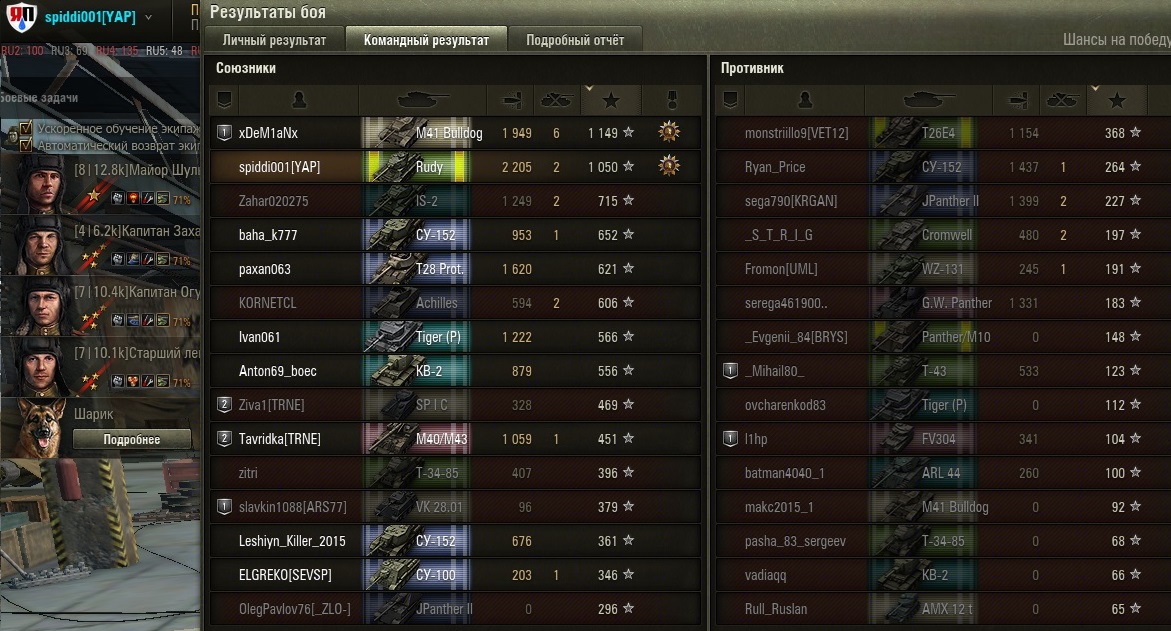Select ally row Zahar020275 with IS-2

pyautogui.click(x=273, y=201)
